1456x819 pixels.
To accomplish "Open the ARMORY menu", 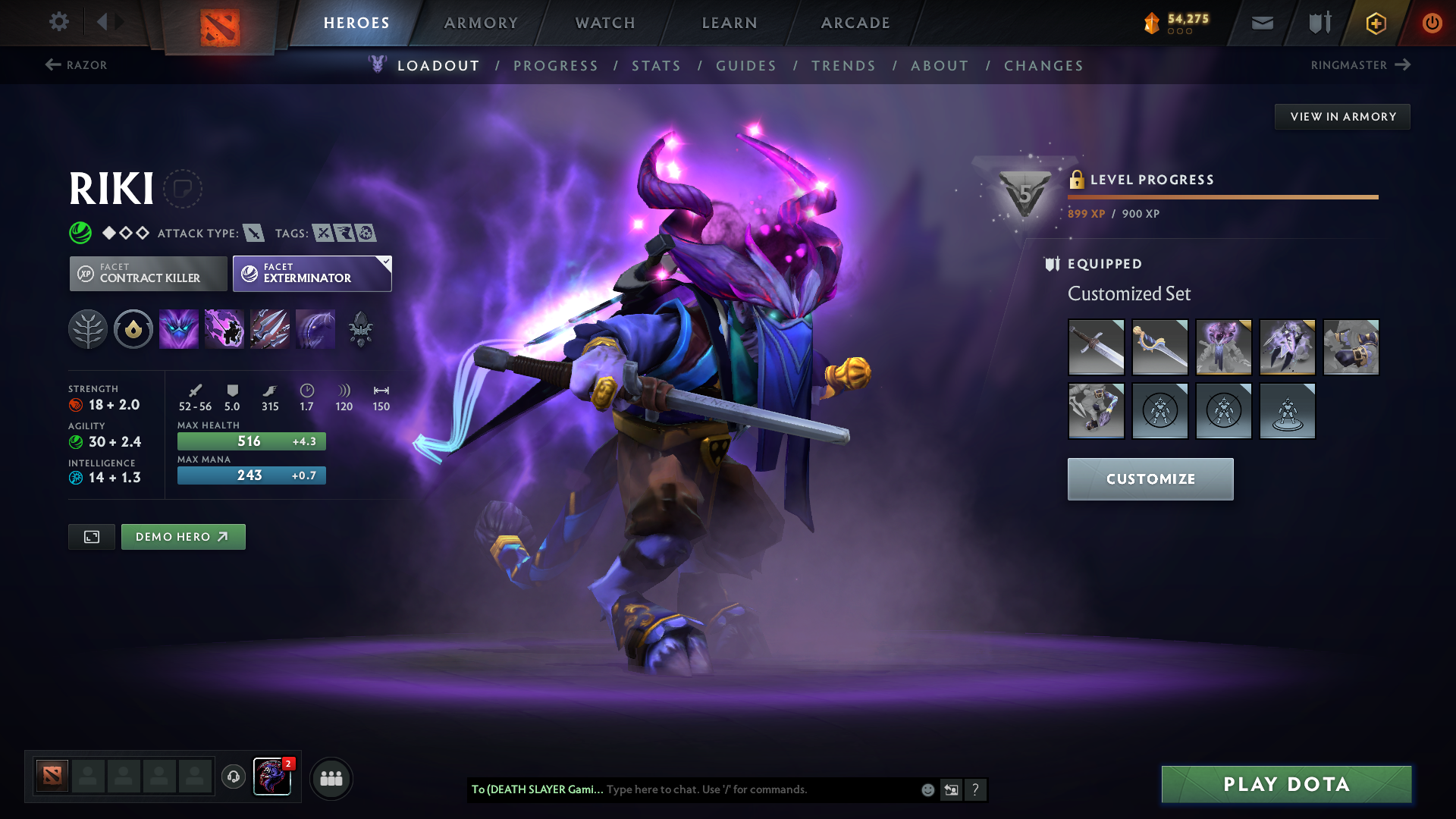I will pos(481,23).
